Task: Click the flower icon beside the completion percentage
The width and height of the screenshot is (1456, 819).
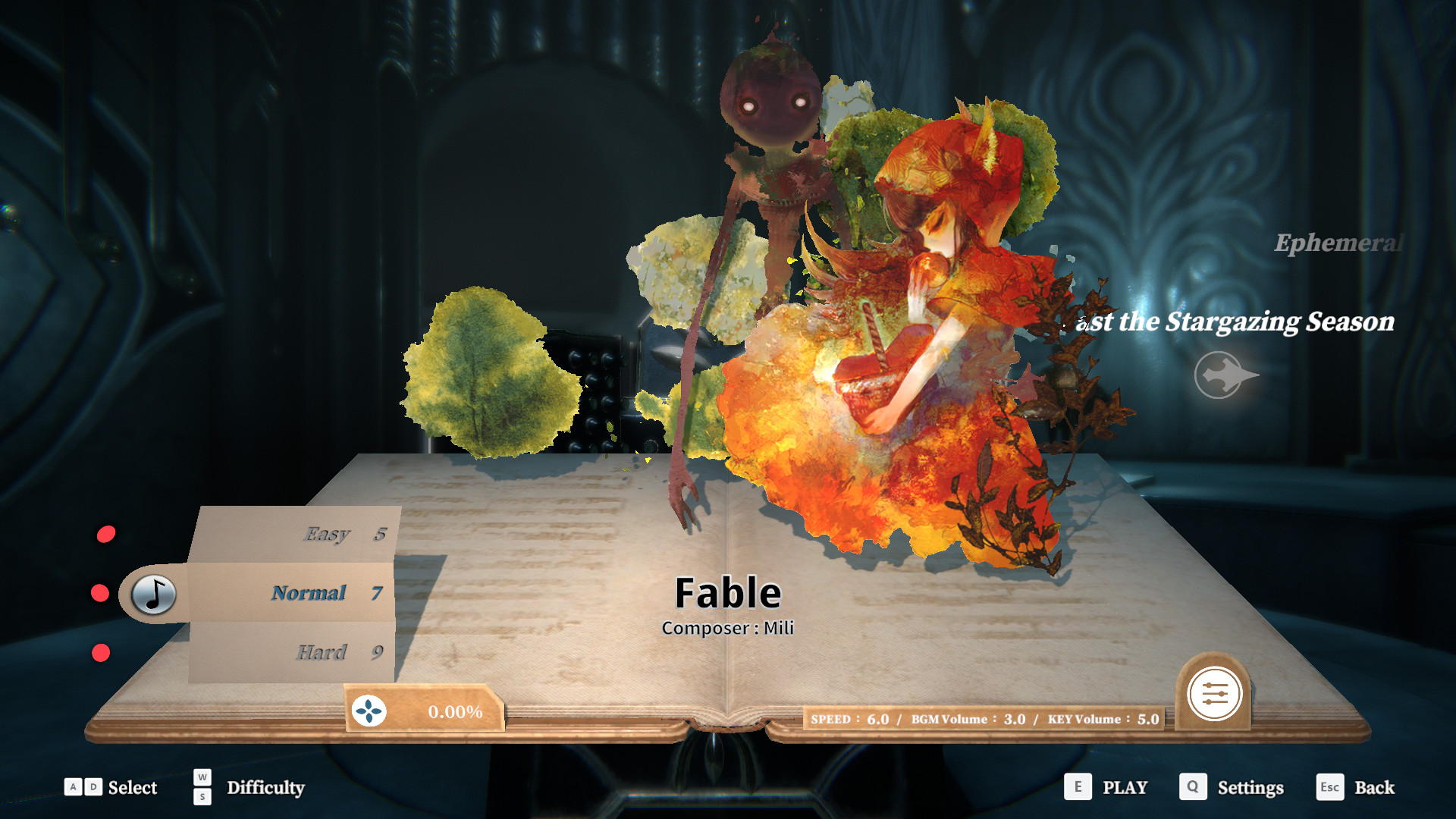Action: (x=369, y=711)
